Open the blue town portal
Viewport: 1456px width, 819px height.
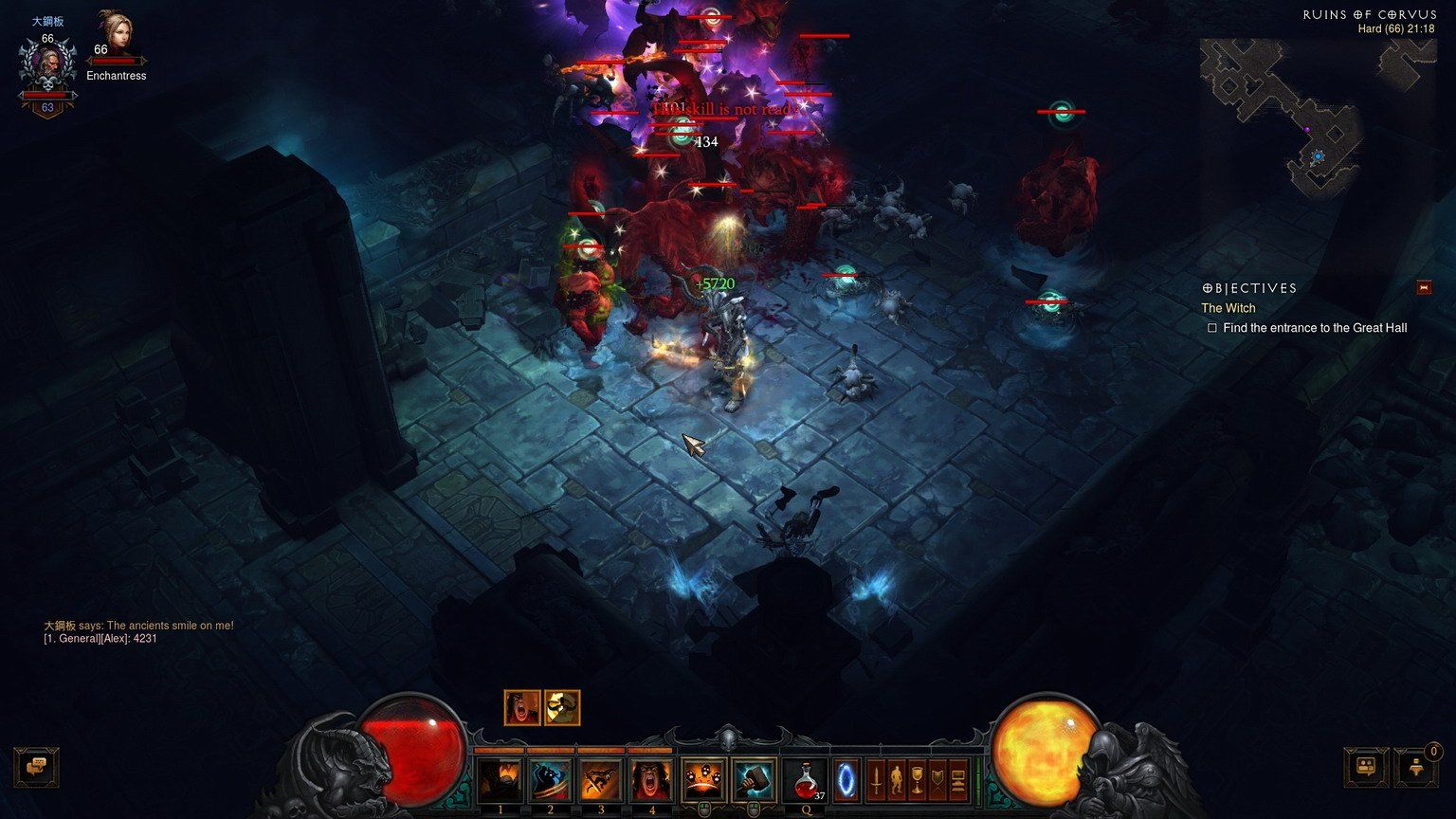pos(846,781)
